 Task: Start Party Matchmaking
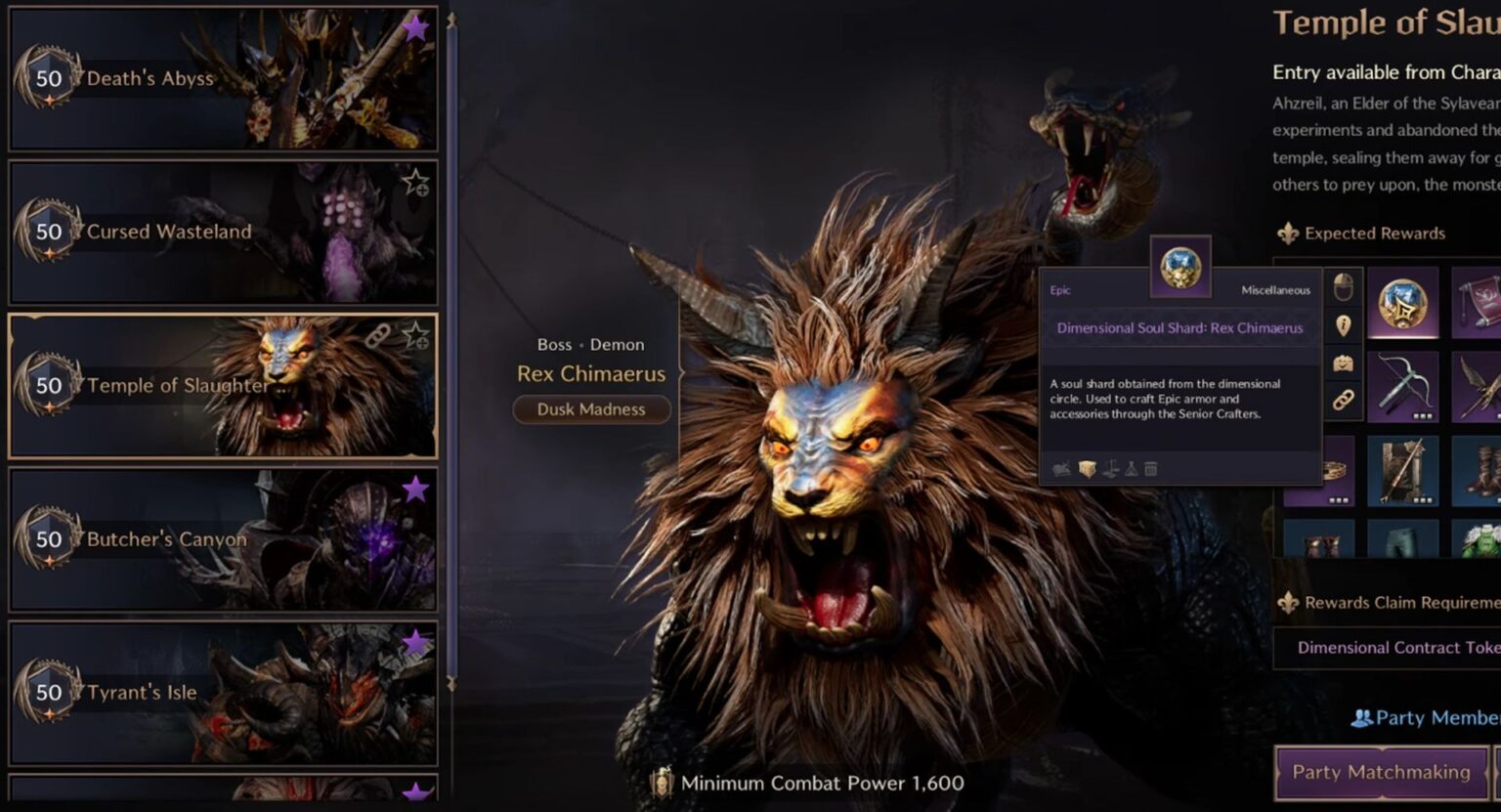pyautogui.click(x=1381, y=772)
